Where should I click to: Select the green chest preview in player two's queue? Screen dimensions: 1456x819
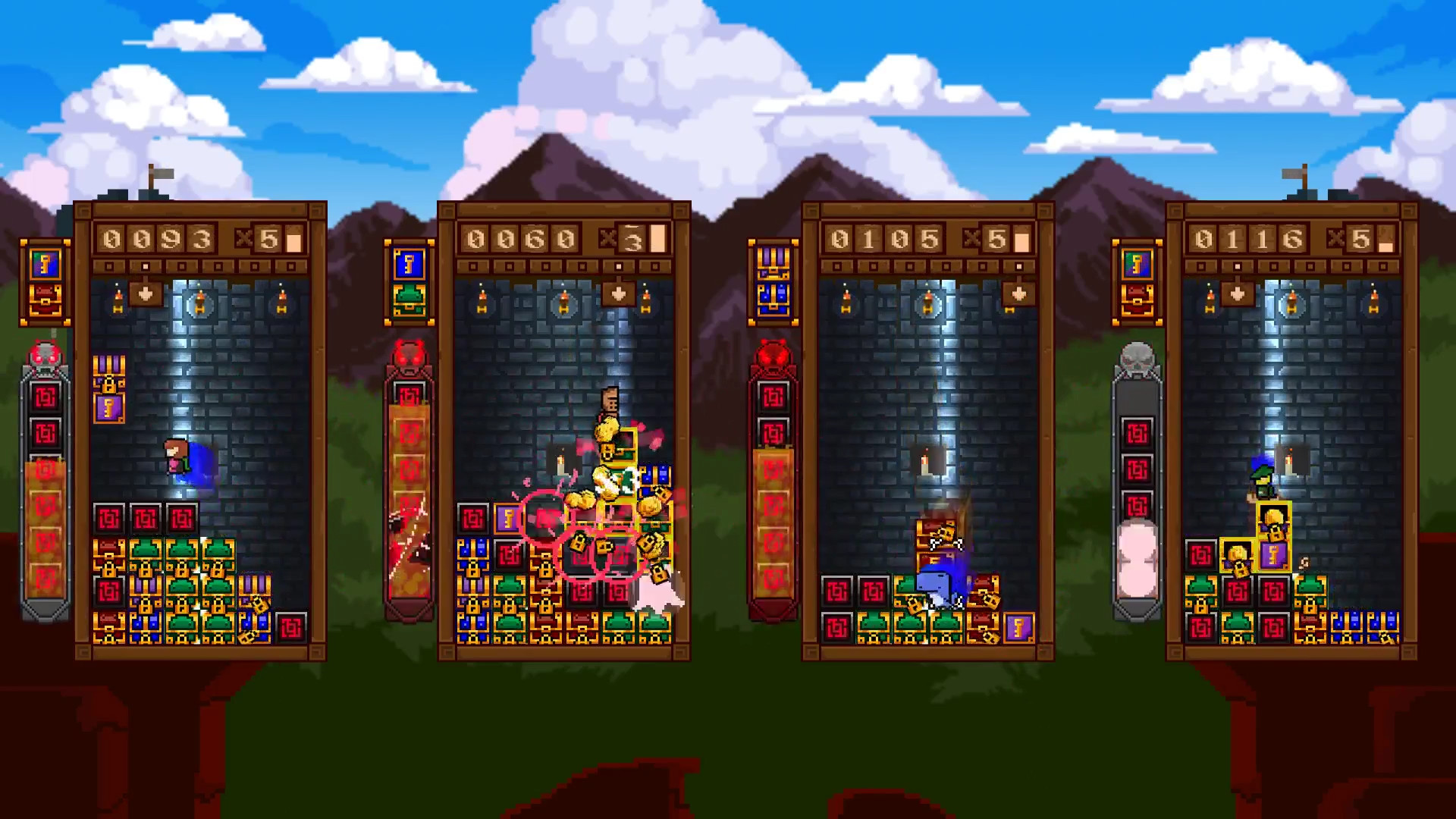point(409,298)
